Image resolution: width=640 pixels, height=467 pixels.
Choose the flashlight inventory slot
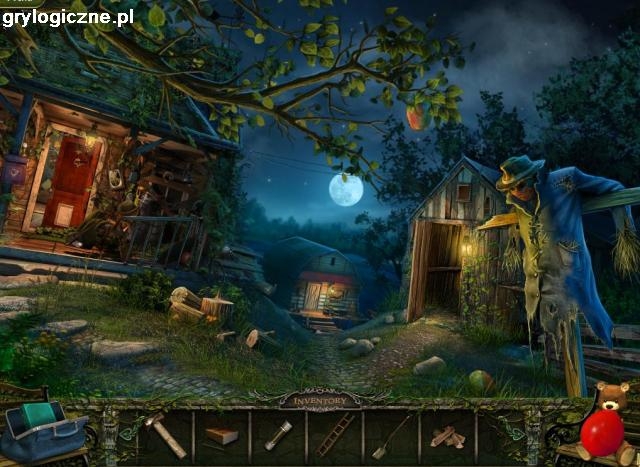278,435
